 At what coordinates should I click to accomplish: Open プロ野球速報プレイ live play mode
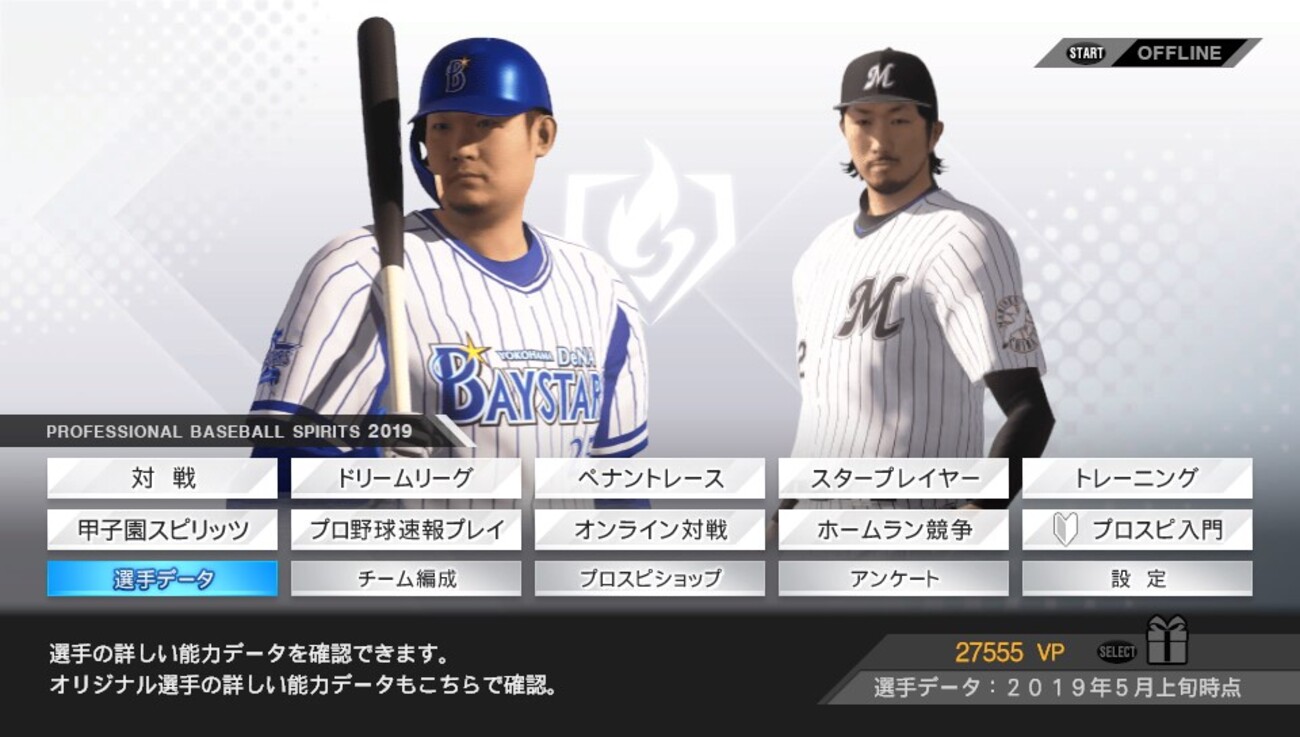click(405, 530)
